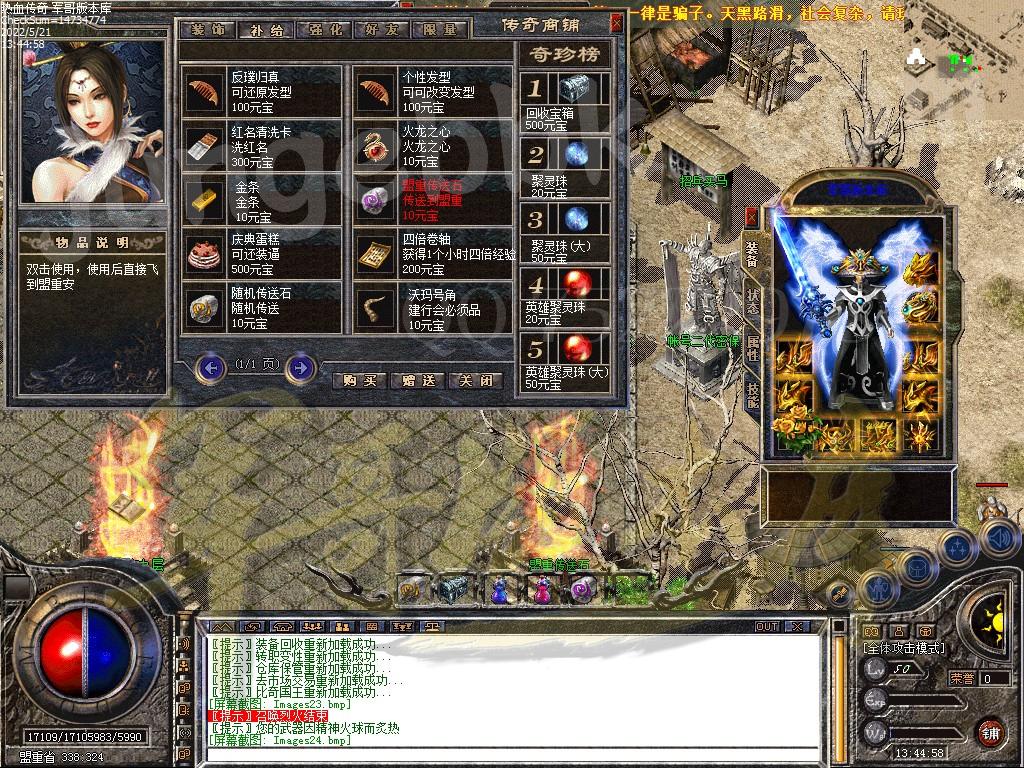
Task: Open the 状态 tab on character panel
Action: click(752, 295)
